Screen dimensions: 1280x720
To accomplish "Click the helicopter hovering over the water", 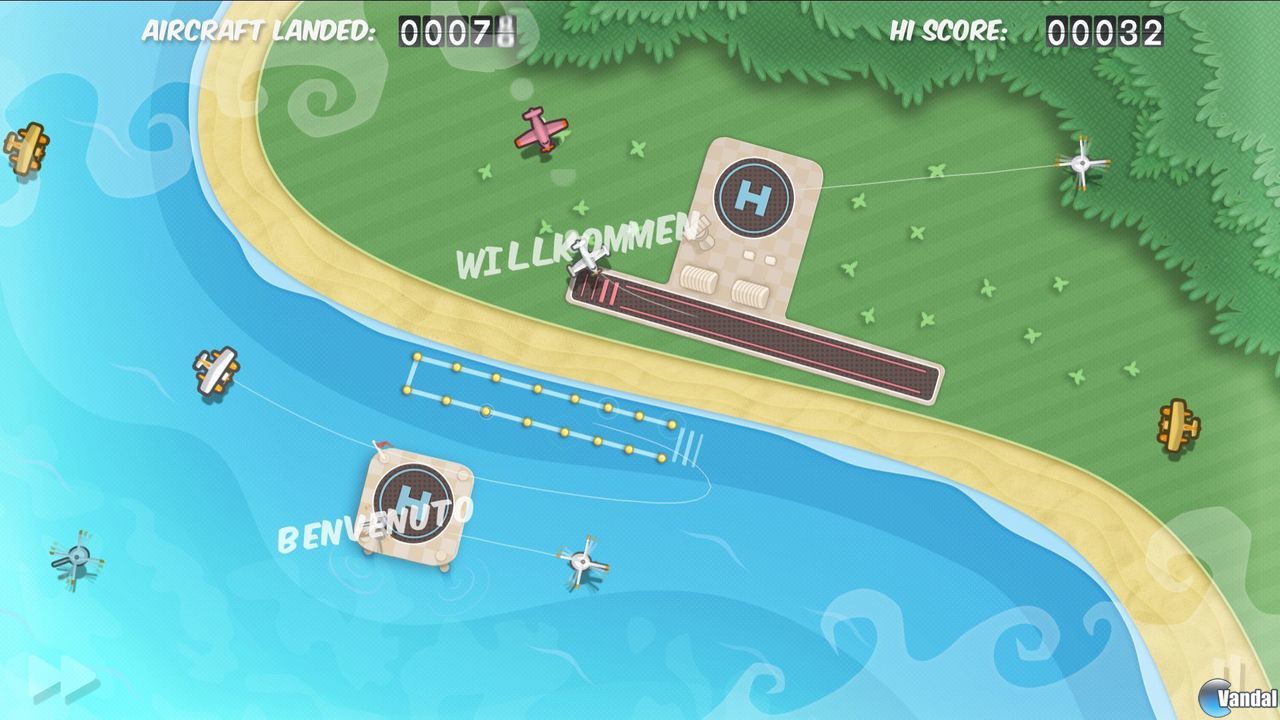I will [580, 560].
